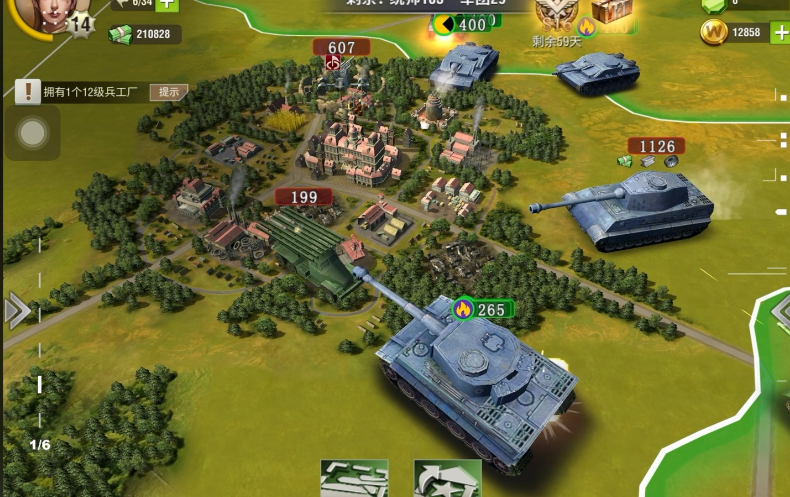Viewport: 790px width, 497px height.
Task: Open the exclamation mark quest notice
Action: pos(28,92)
